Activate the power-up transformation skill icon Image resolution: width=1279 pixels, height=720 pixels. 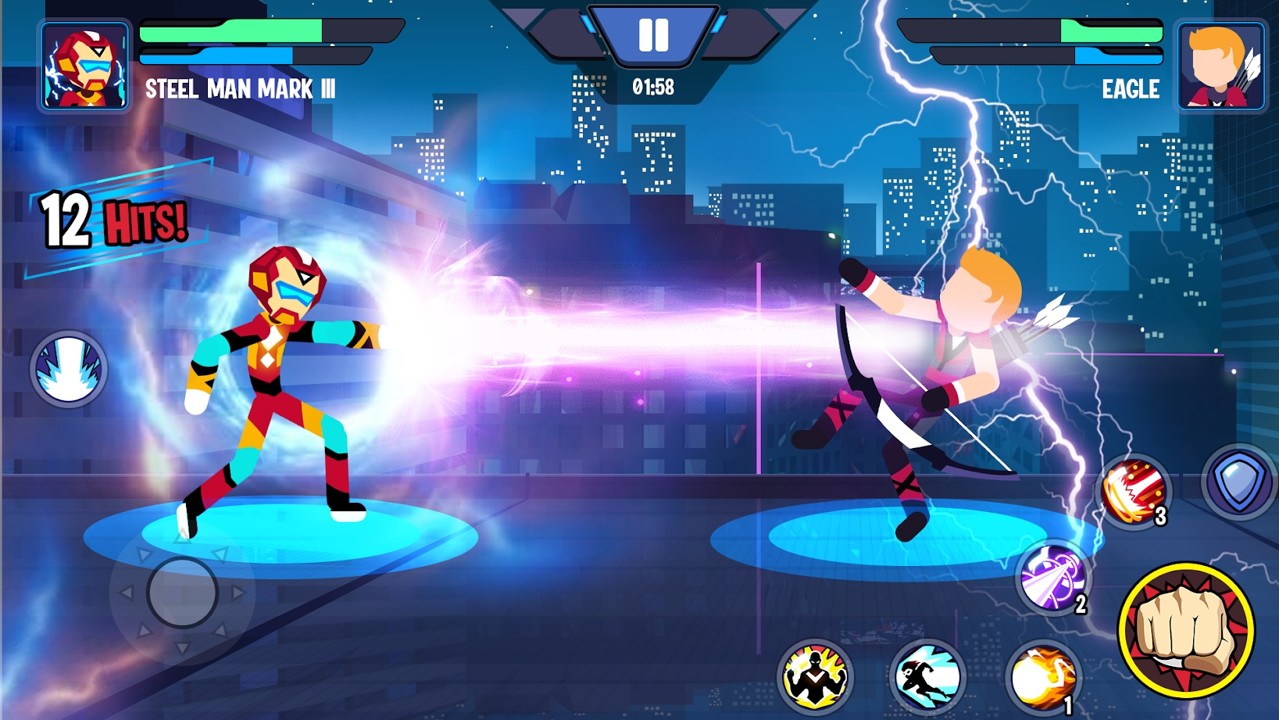[x=815, y=677]
